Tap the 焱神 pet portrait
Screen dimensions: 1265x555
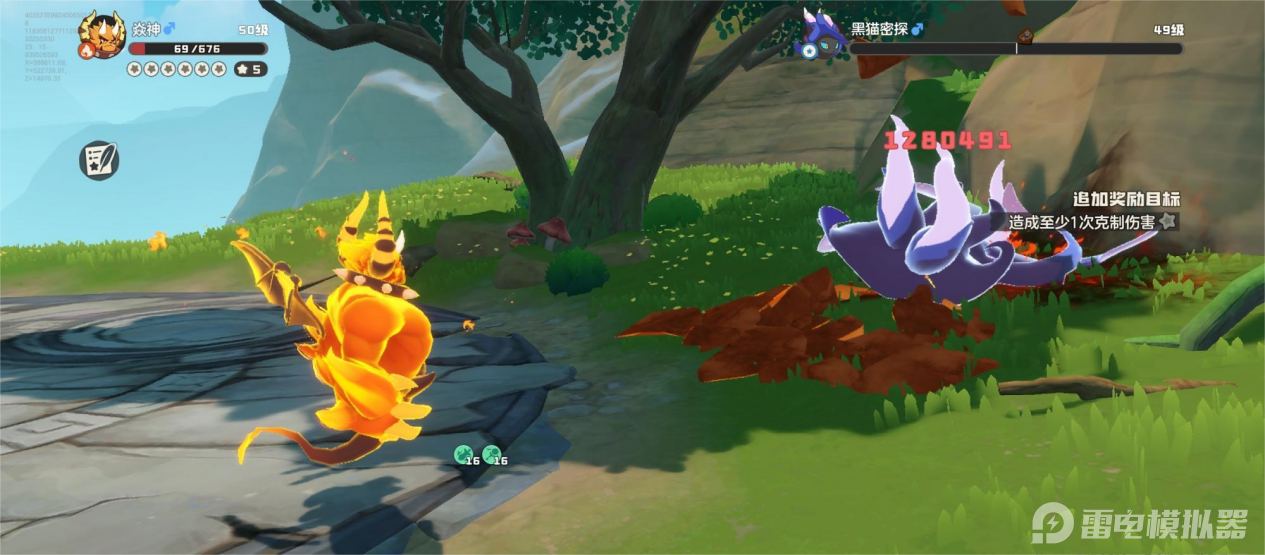[x=103, y=31]
